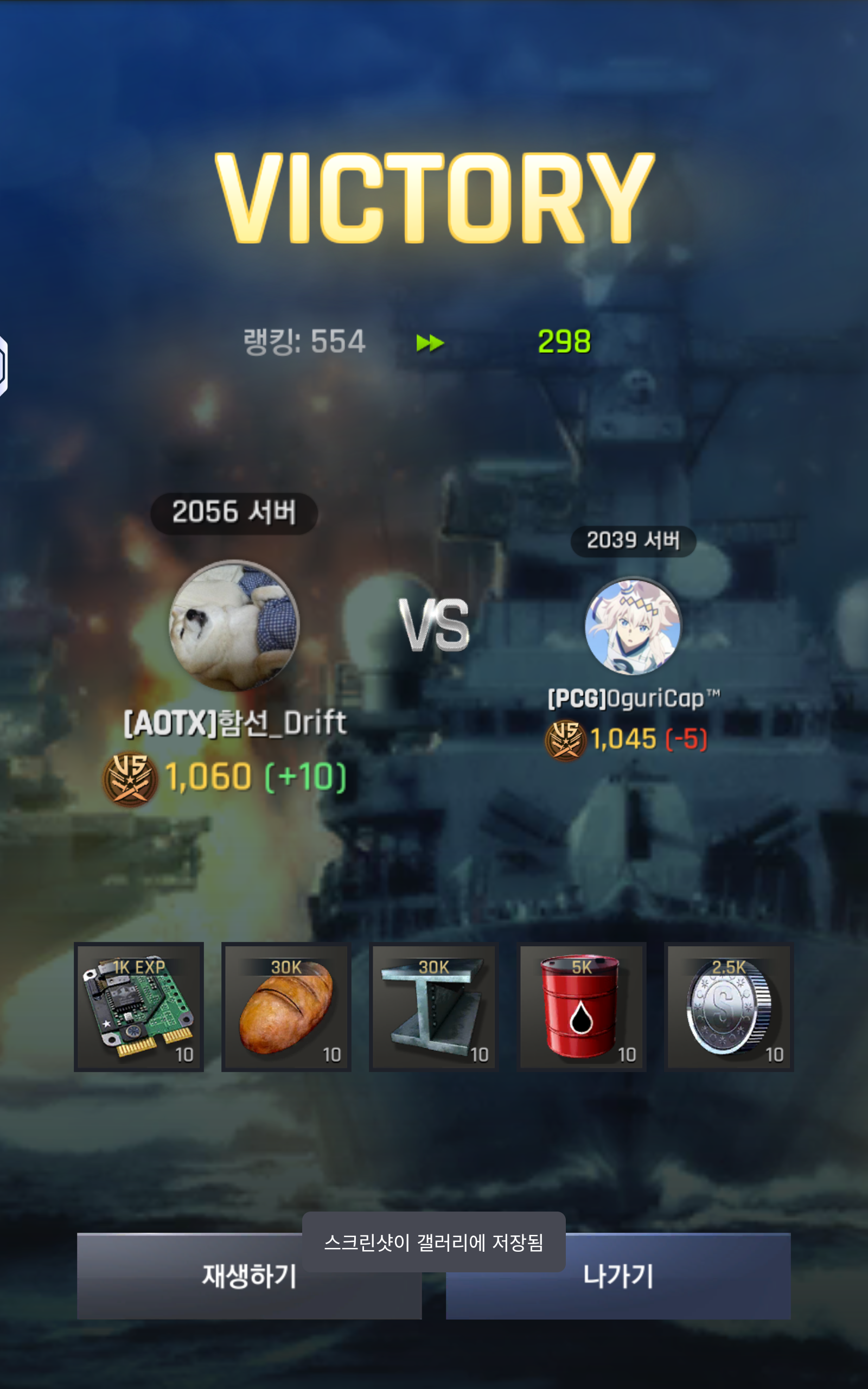The height and width of the screenshot is (1389, 868).
Task: Click the 2.5K silver coin reward
Action: tap(729, 1006)
